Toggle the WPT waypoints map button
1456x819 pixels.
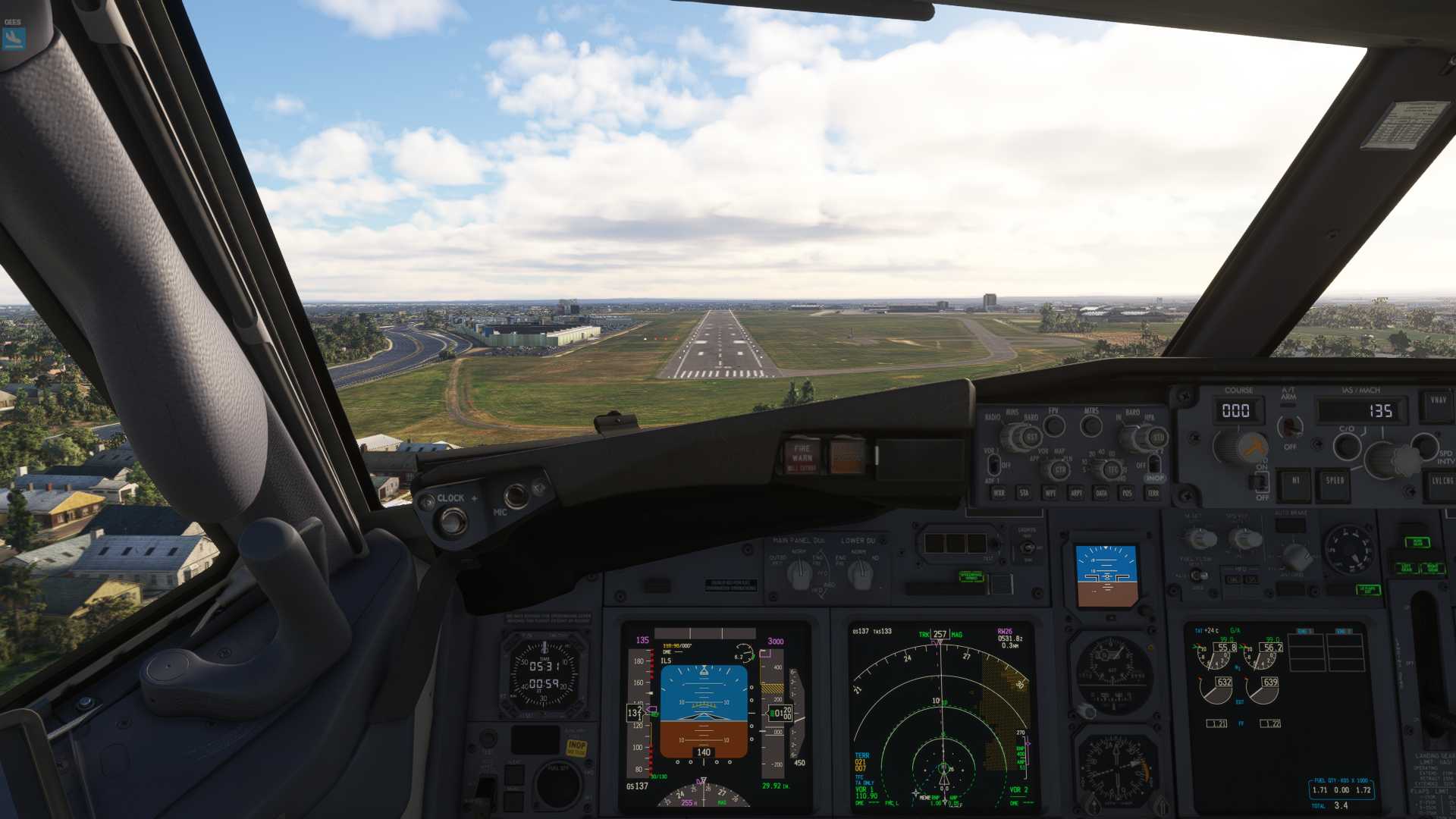pos(1050,493)
